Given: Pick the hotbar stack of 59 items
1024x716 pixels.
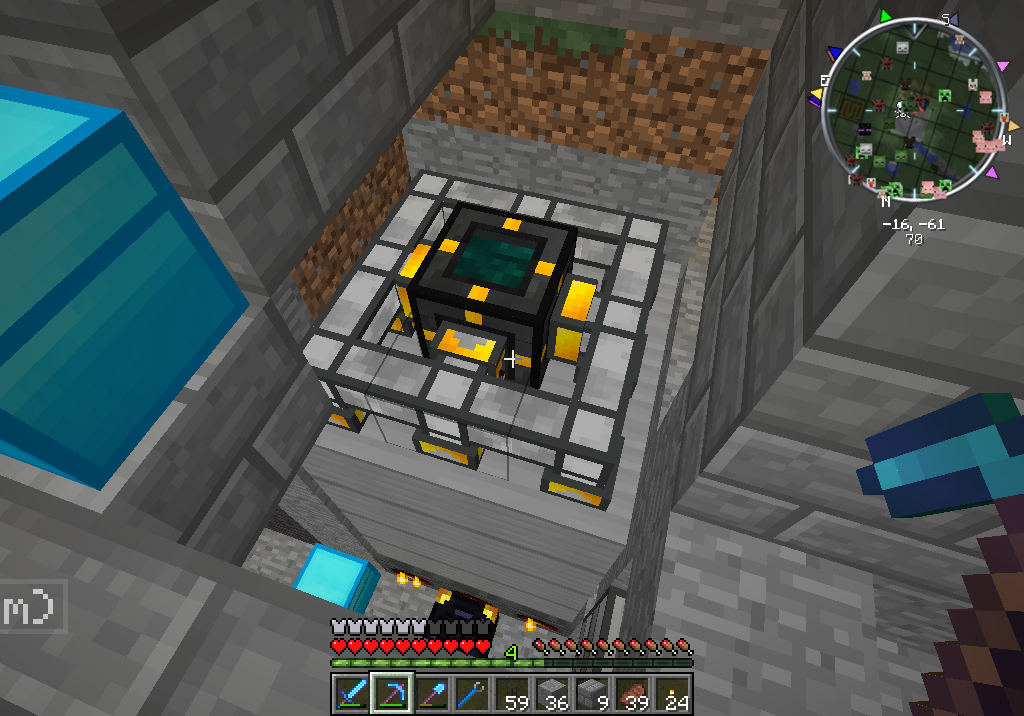Looking at the screenshot, I should (x=511, y=694).
